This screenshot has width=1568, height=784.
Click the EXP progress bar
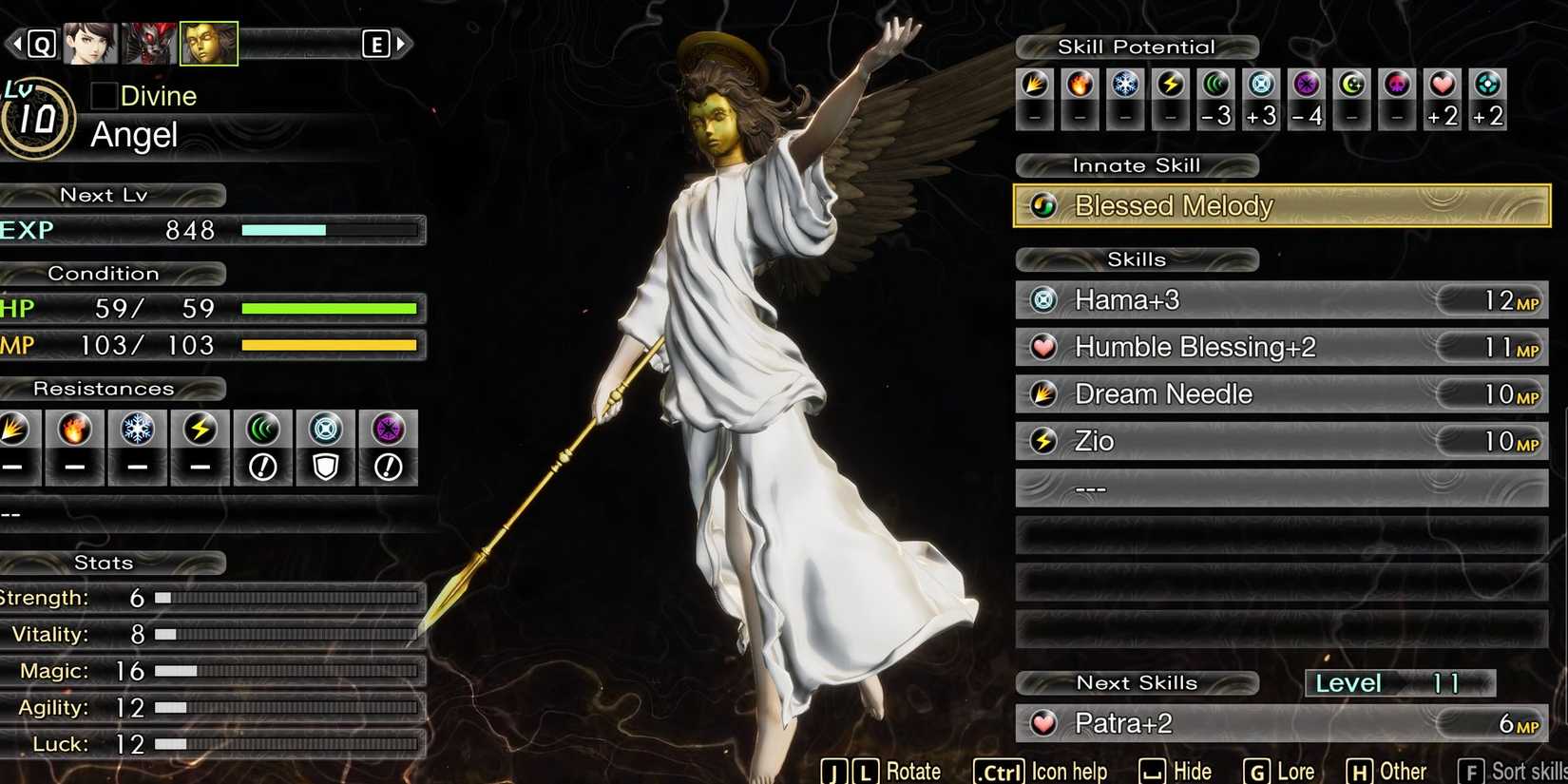(333, 229)
